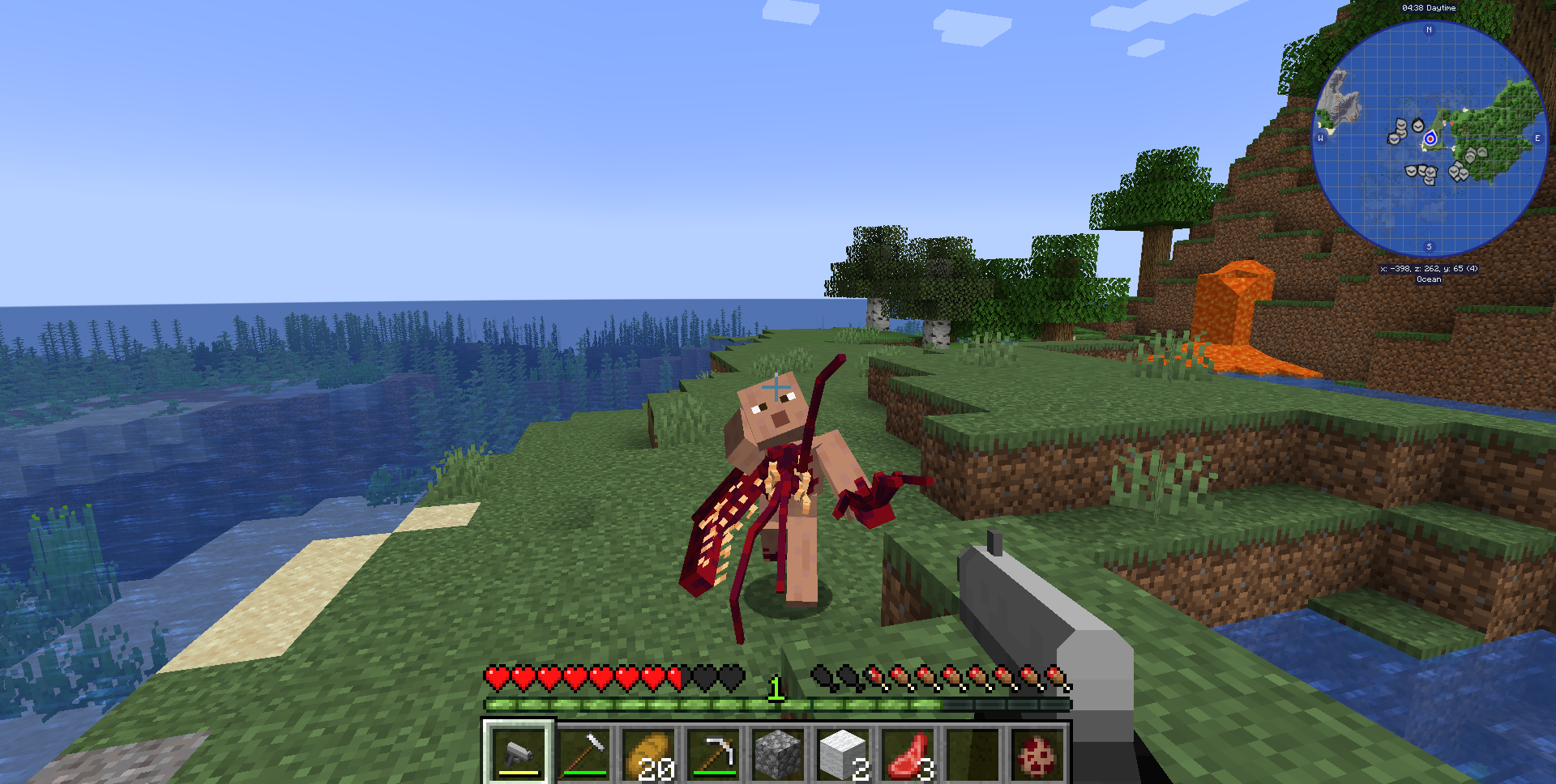Click the Ocean biome label under the minimap
Image resolution: width=1556 pixels, height=784 pixels.
[1427, 279]
